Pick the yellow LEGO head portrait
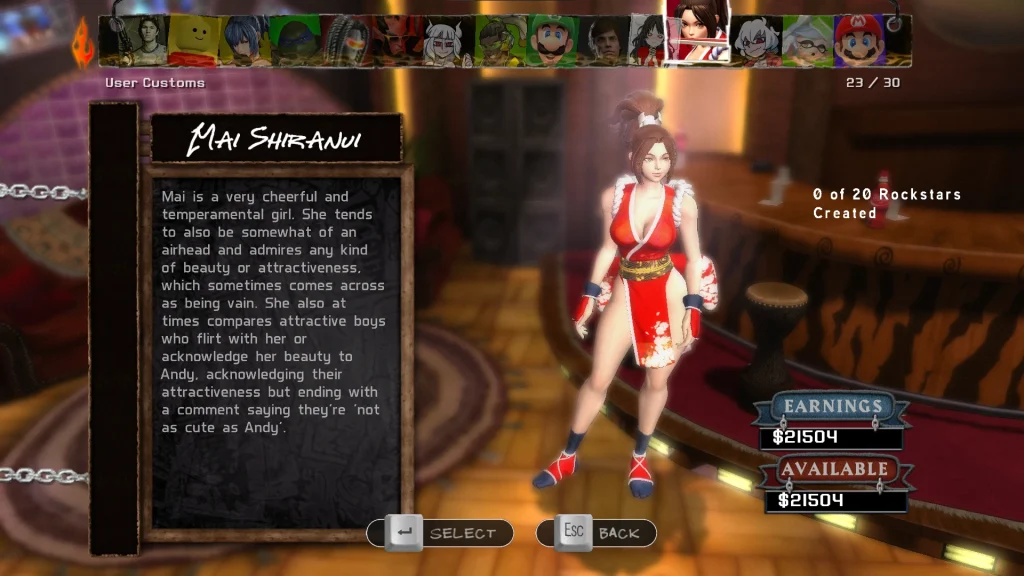The image size is (1024, 576). coord(193,40)
